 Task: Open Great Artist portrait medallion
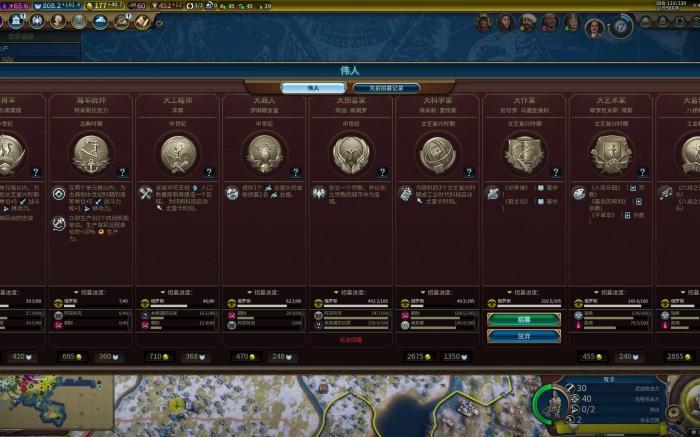click(610, 154)
